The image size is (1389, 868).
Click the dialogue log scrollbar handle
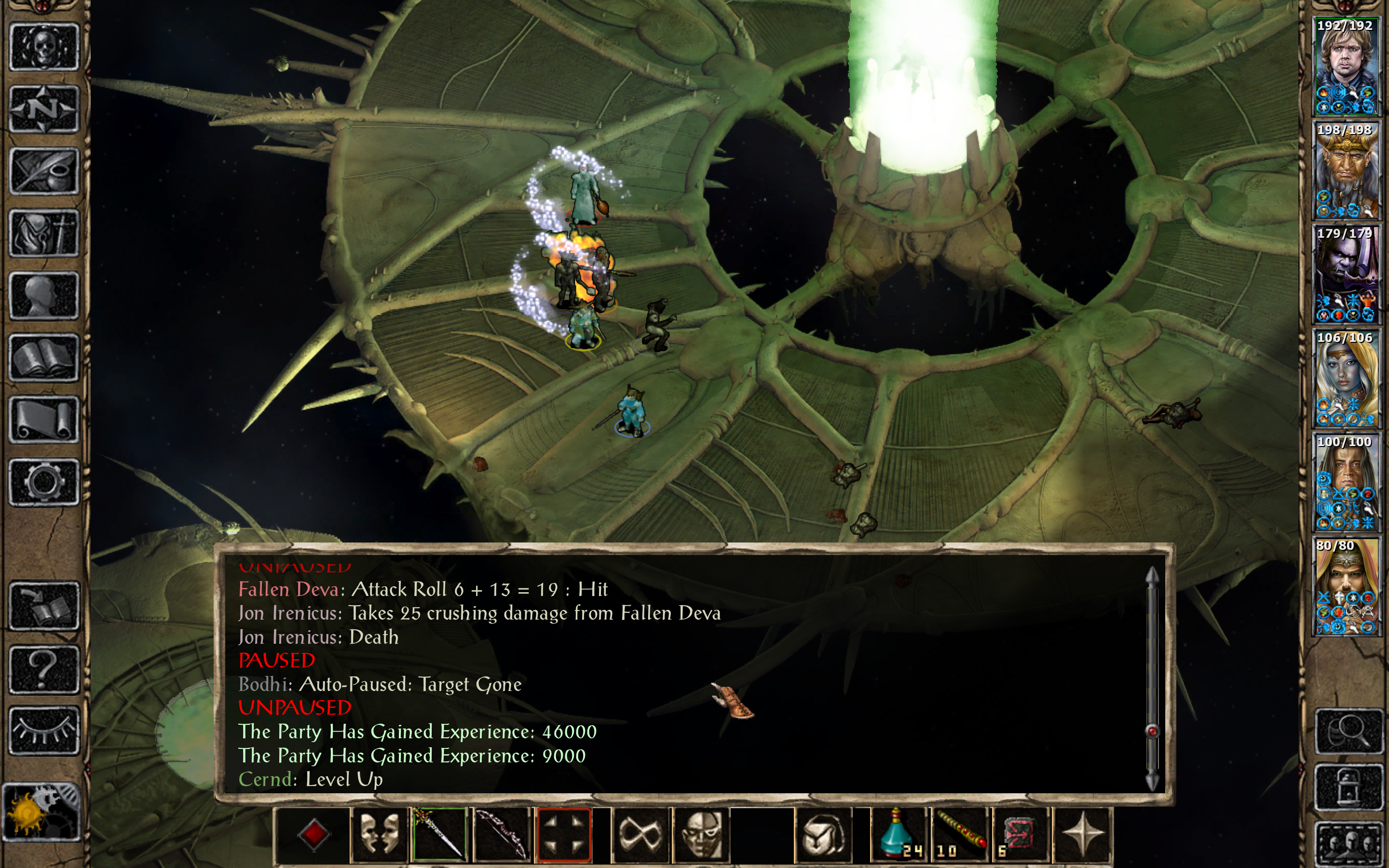pyautogui.click(x=1152, y=731)
